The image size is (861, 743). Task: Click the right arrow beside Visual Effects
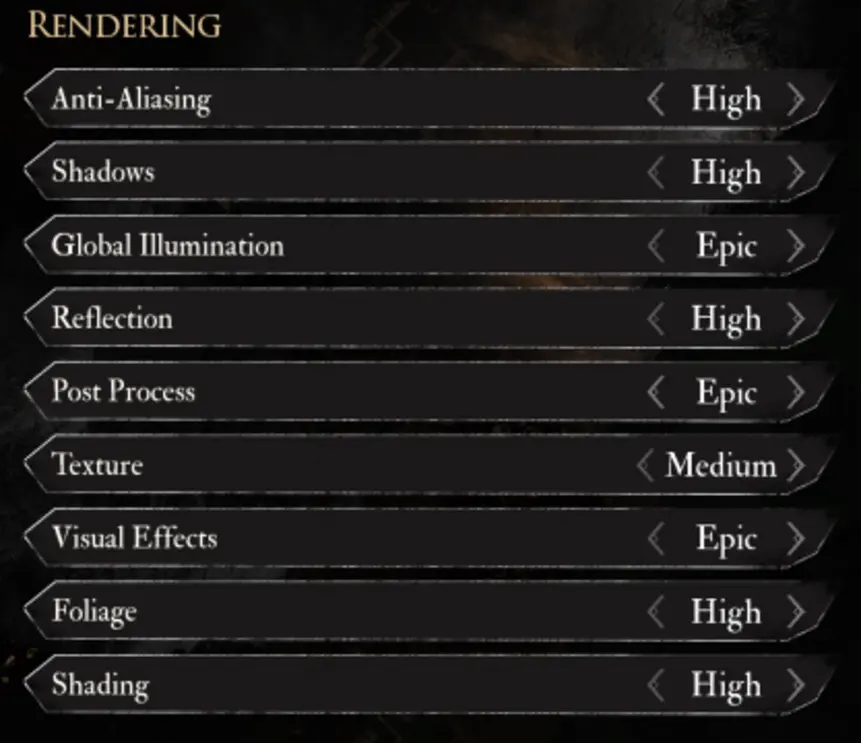(x=796, y=539)
